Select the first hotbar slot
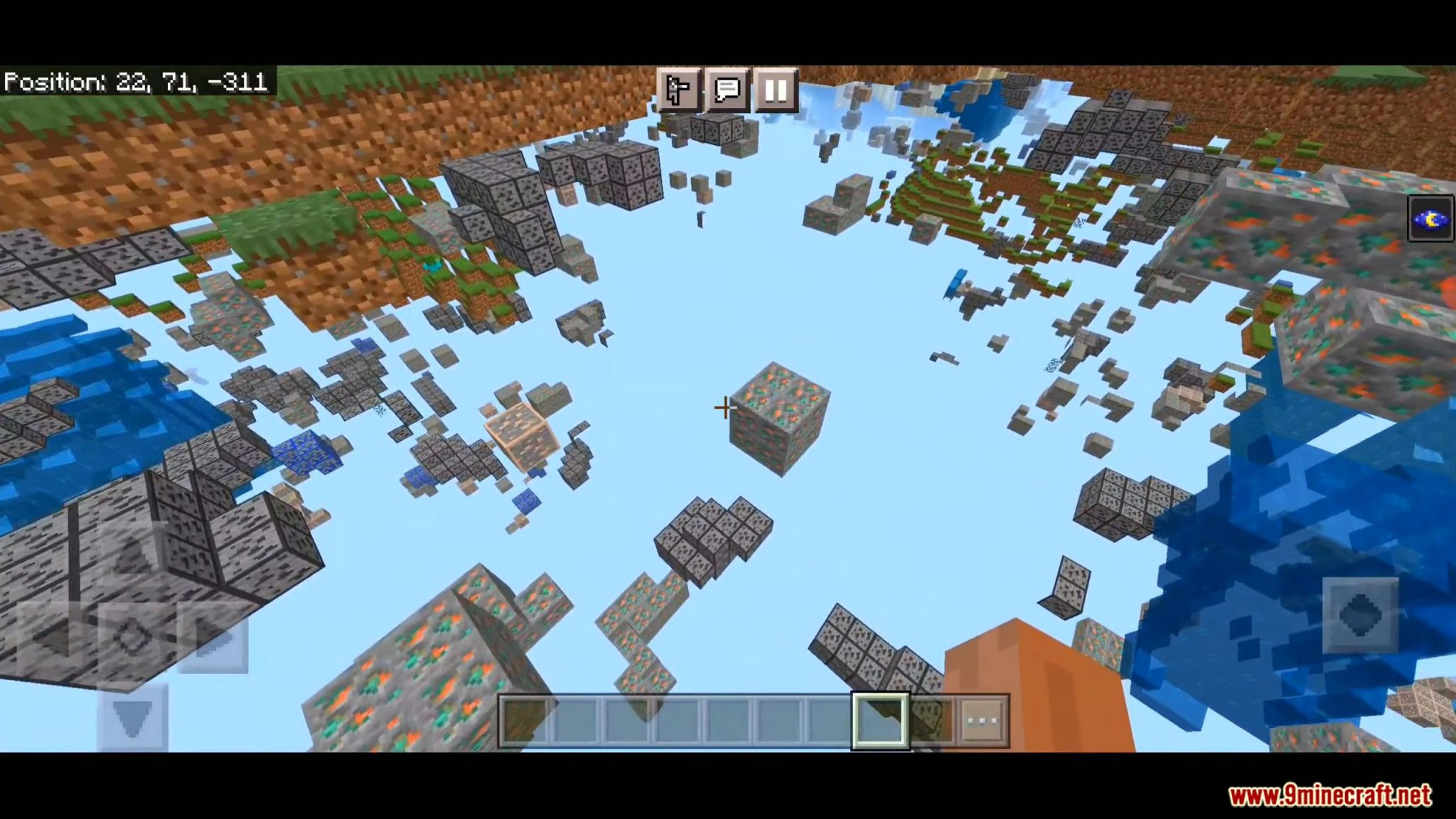This screenshot has height=819, width=1456. 526,718
